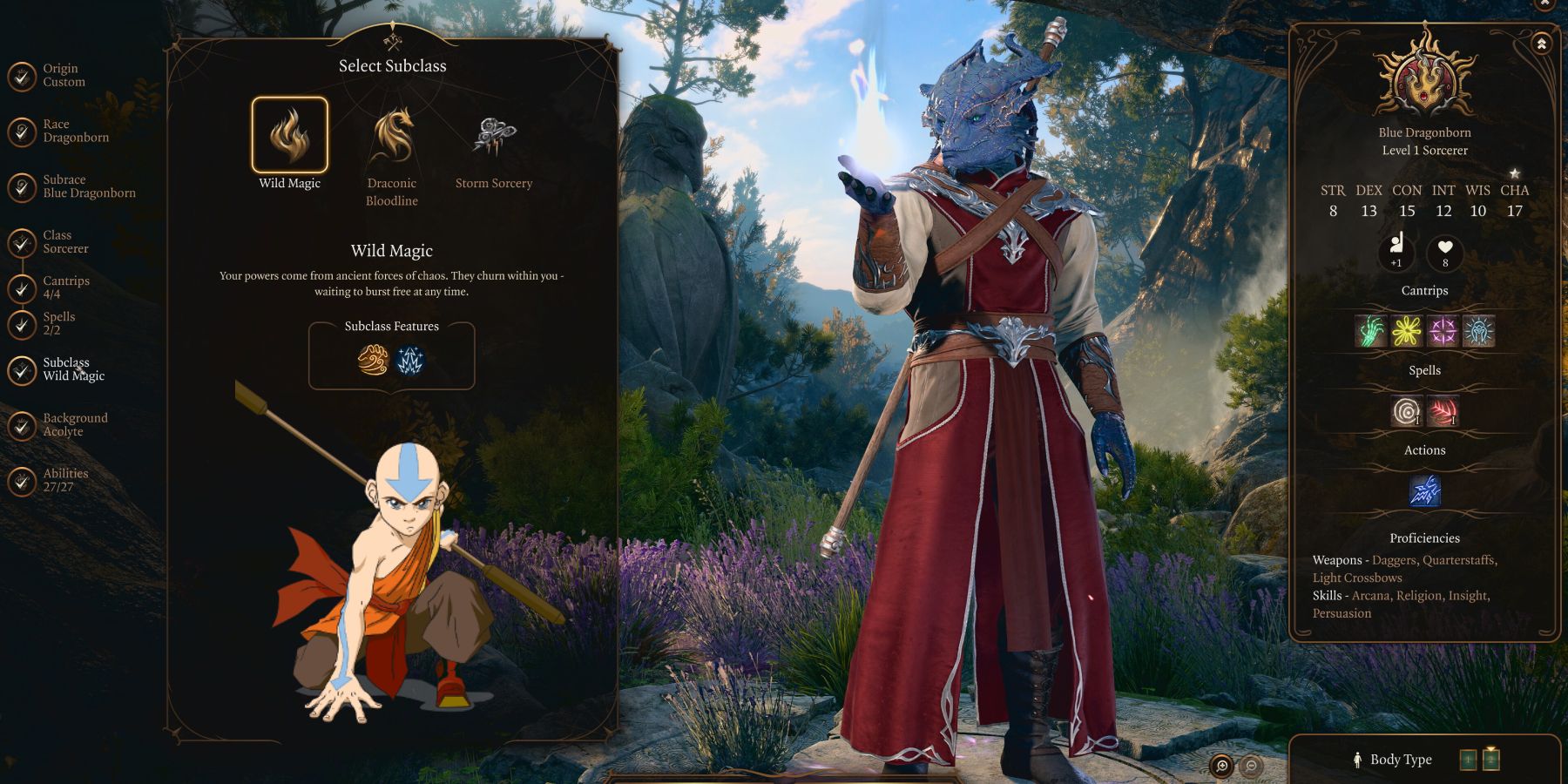Zoom in the character camera
Image resolution: width=1568 pixels, height=784 pixels.
1221,766
